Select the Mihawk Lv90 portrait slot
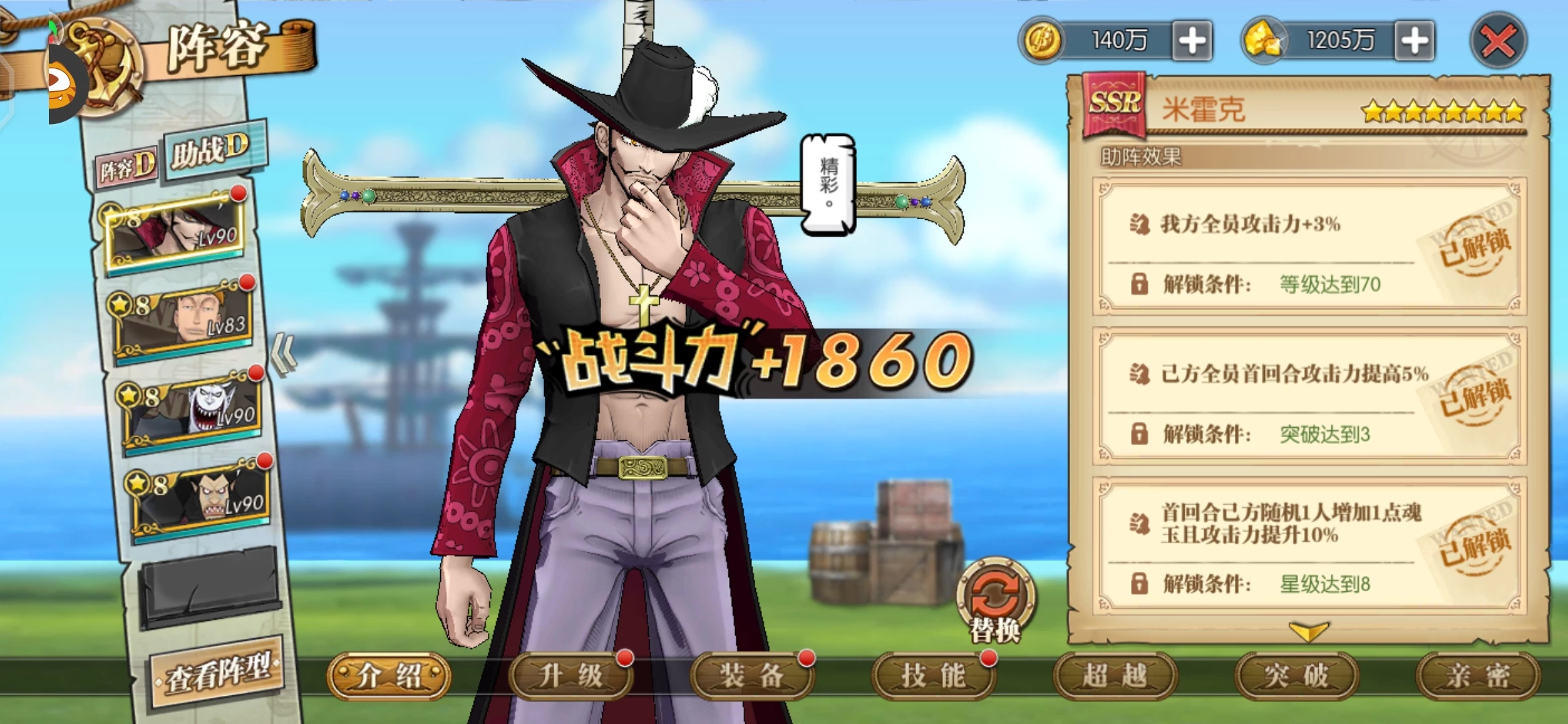Screen dimensions: 1568x724 [x=176, y=232]
